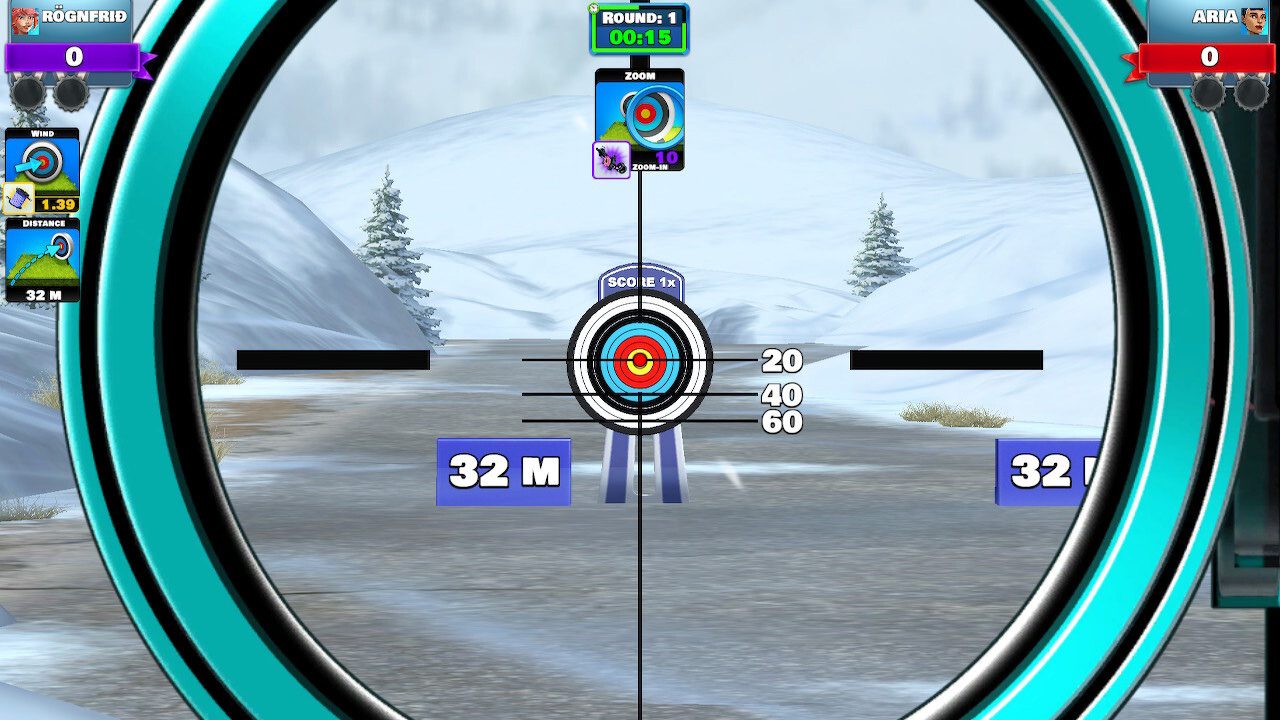Click Rögnfrið's avatar portrait
The width and height of the screenshot is (1280, 720).
pyautogui.click(x=26, y=20)
